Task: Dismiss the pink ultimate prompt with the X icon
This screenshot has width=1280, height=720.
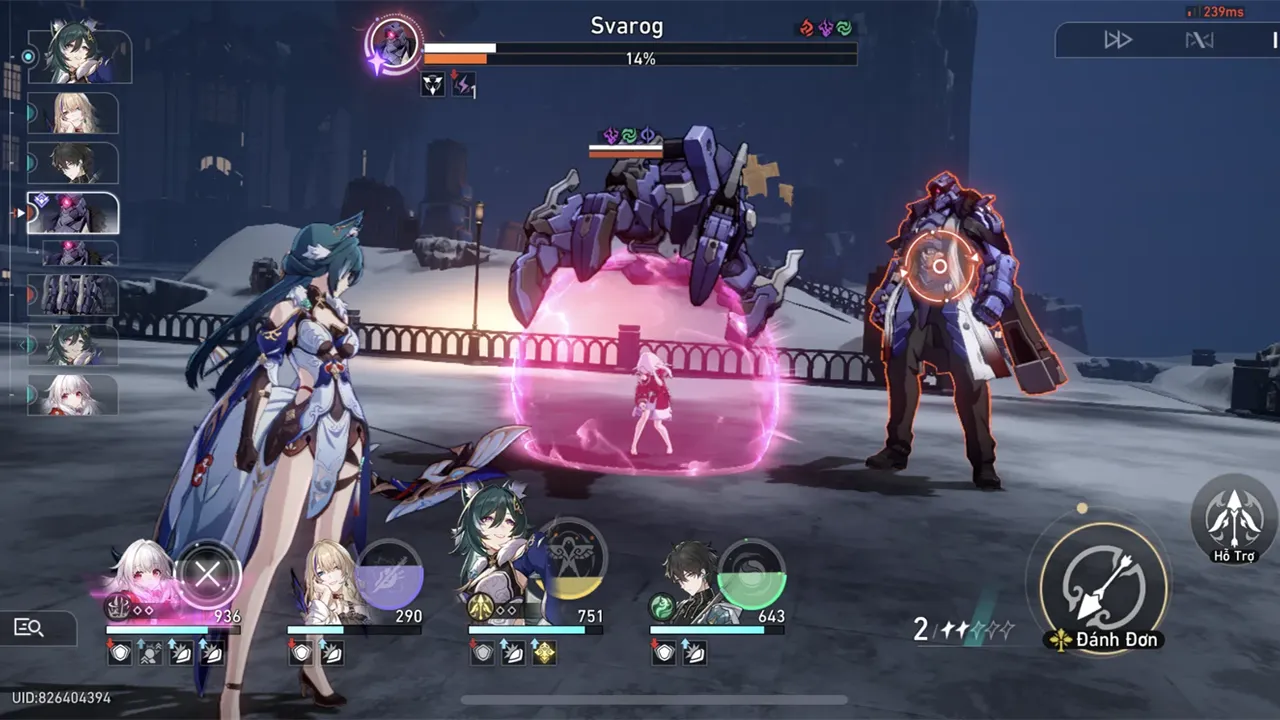Action: click(x=208, y=574)
